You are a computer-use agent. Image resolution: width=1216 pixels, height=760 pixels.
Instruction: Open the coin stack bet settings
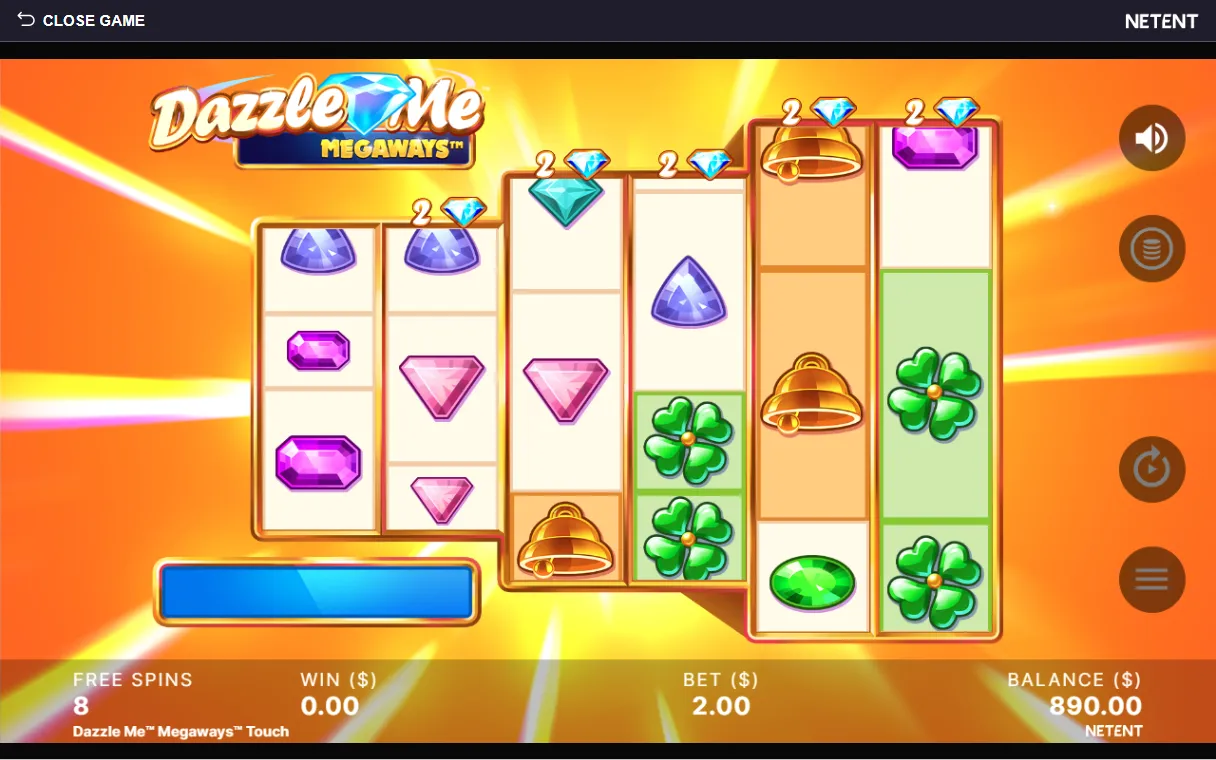coord(1152,249)
